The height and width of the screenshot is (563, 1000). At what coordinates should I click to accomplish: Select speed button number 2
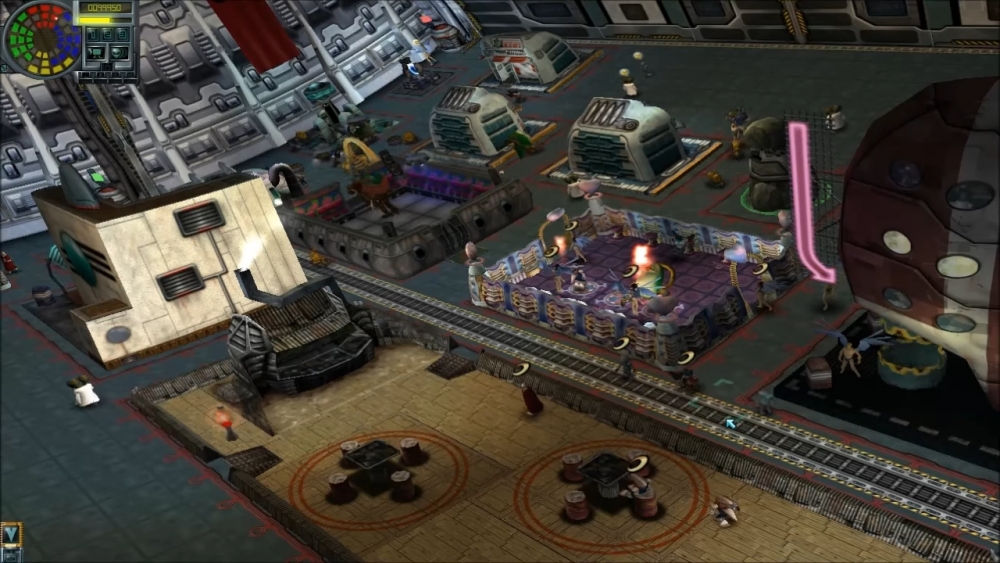(107, 34)
